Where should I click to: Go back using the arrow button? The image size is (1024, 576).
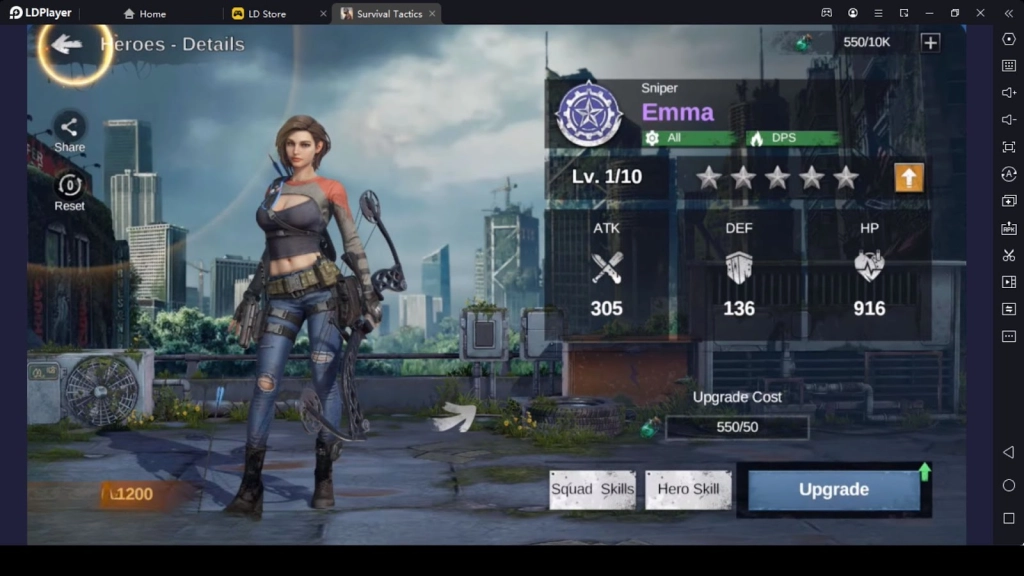(67, 44)
